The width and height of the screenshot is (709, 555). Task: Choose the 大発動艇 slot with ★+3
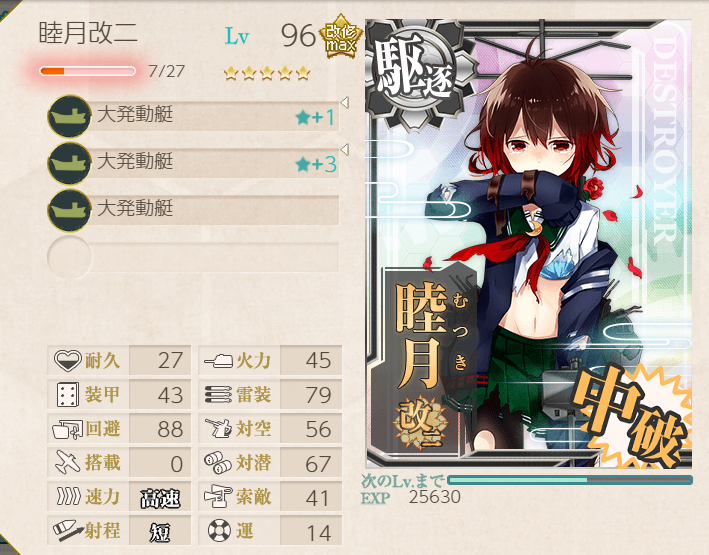point(195,162)
